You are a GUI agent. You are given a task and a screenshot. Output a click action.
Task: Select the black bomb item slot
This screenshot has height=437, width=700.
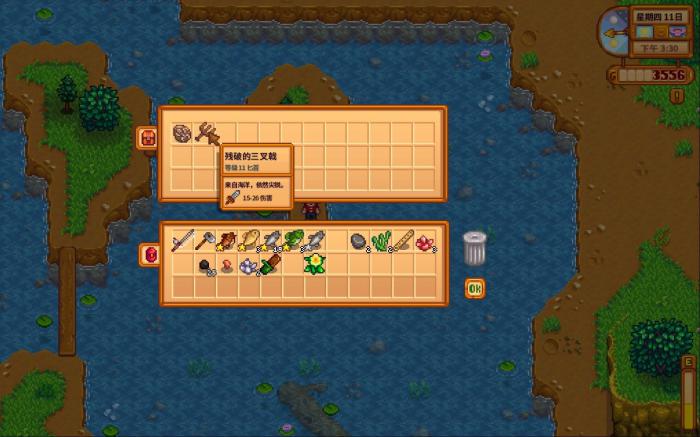(204, 265)
